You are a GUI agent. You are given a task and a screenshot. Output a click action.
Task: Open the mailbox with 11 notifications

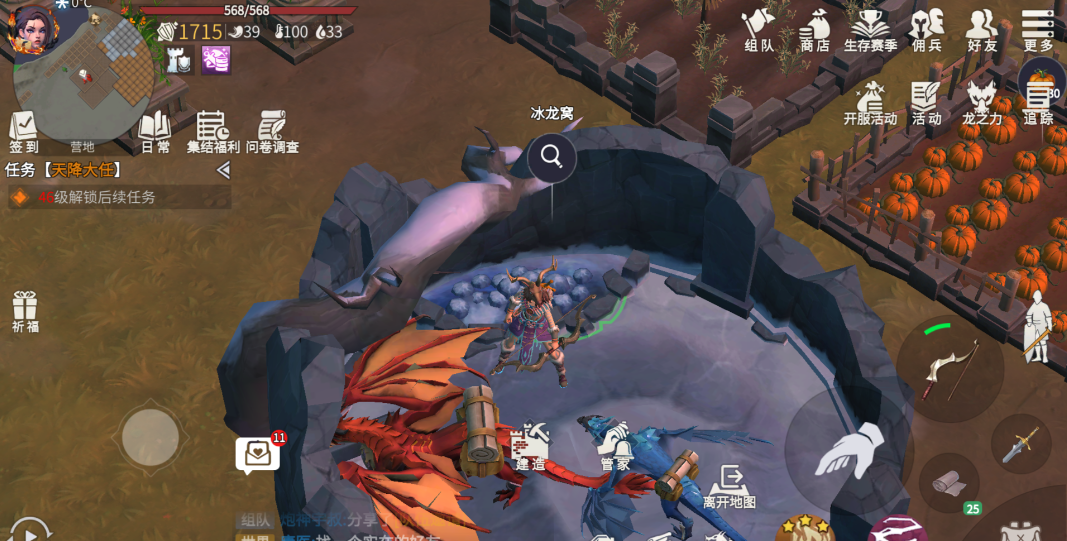(258, 454)
